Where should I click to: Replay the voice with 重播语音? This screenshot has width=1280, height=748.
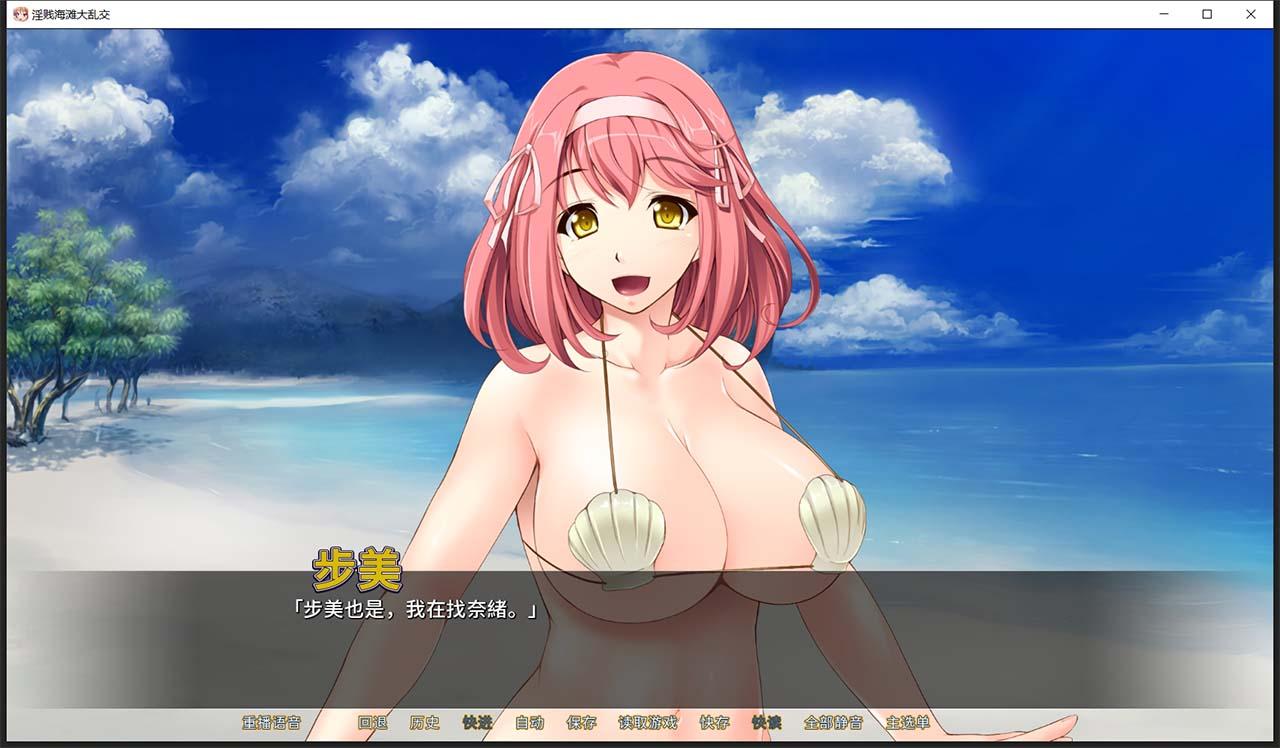pos(272,723)
